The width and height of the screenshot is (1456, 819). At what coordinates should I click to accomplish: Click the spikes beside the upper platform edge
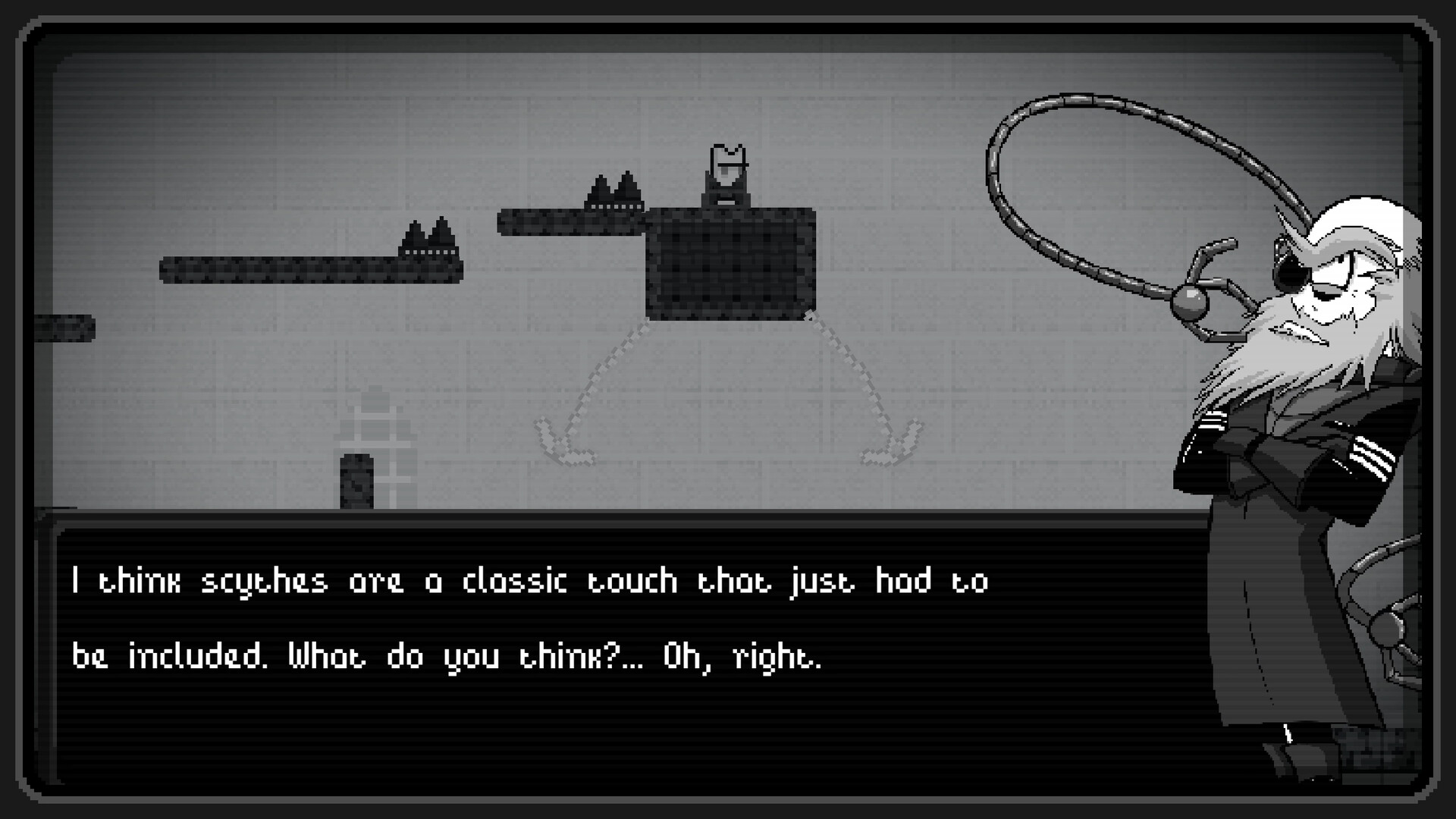tap(613, 190)
